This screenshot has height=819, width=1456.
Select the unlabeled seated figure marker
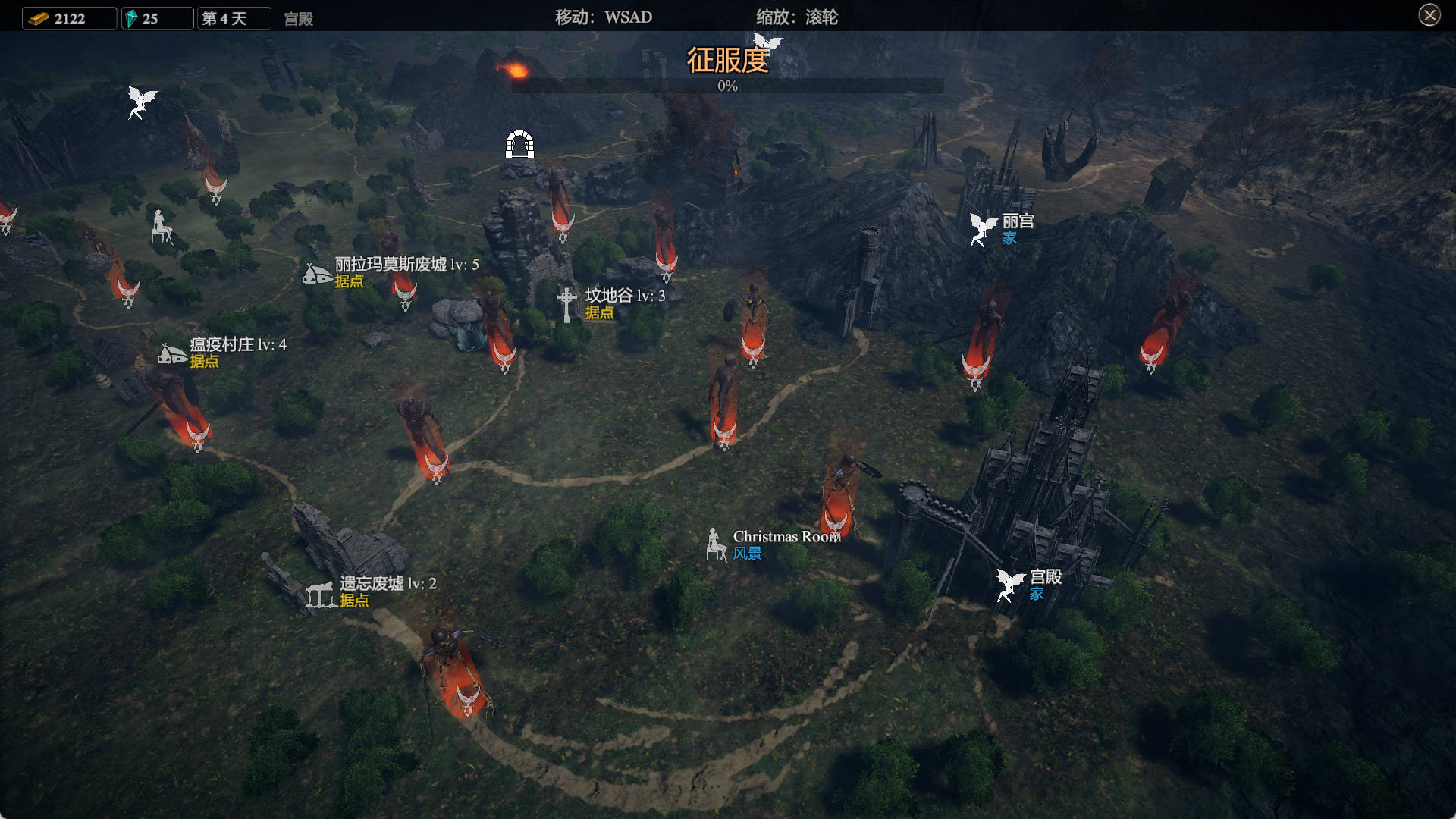[x=161, y=226]
